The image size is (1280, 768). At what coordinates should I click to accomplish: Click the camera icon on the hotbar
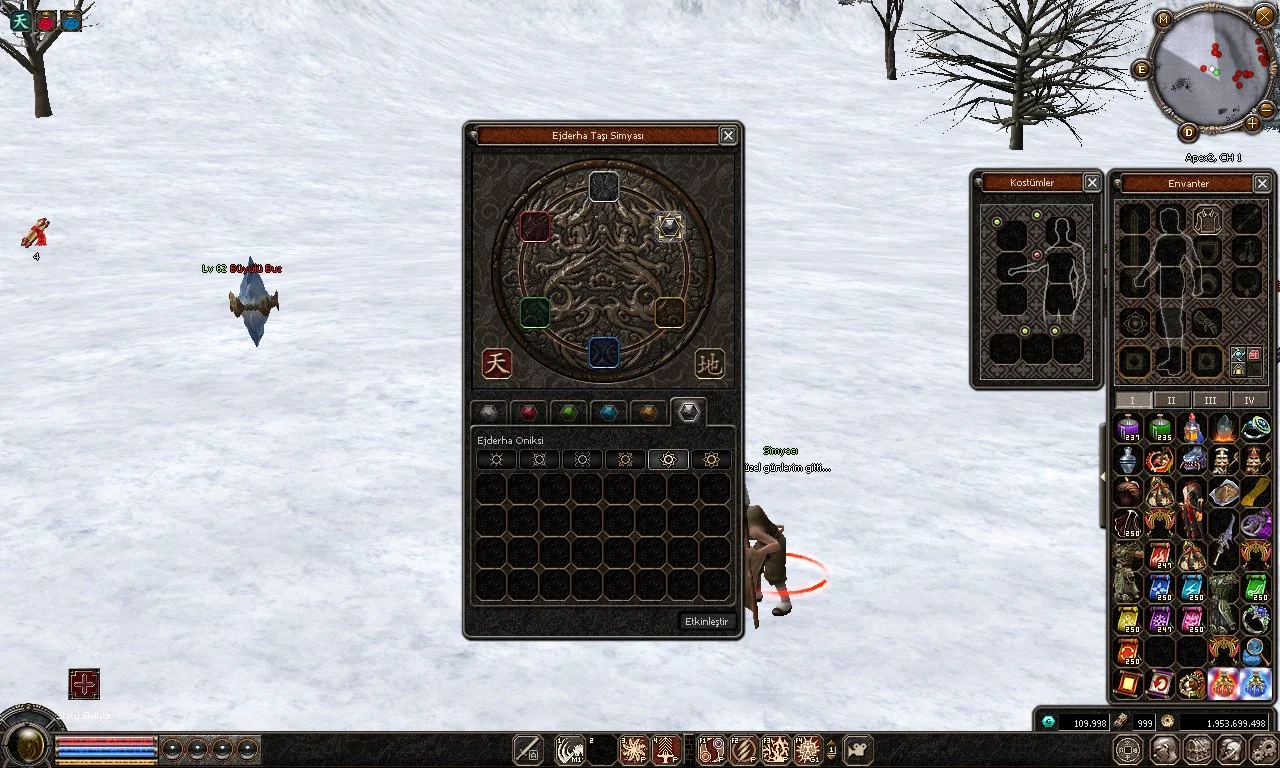[x=858, y=749]
